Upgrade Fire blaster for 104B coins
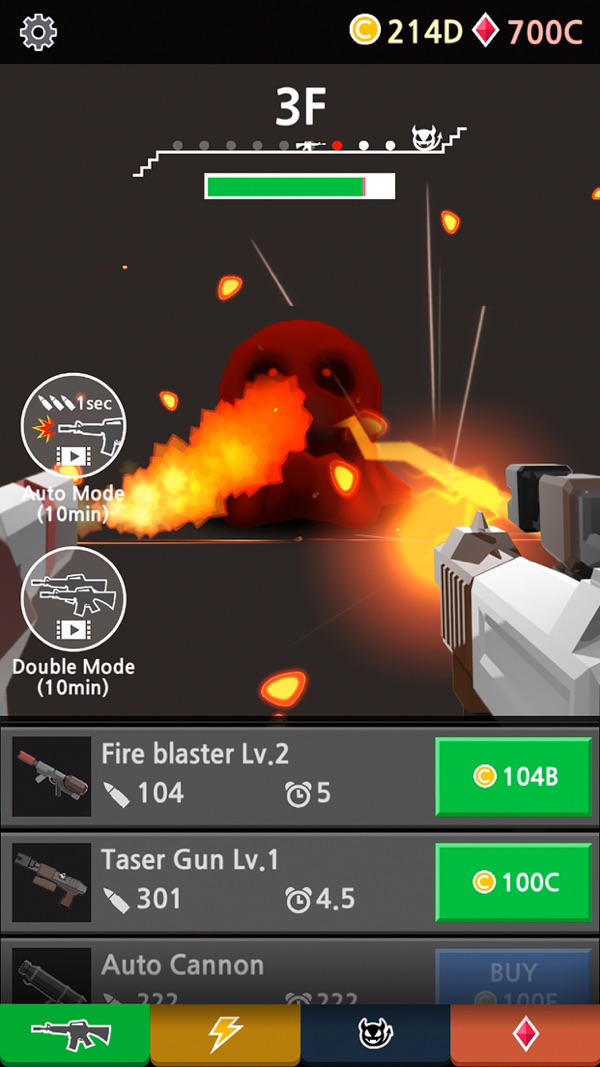This screenshot has width=600, height=1067. [514, 777]
